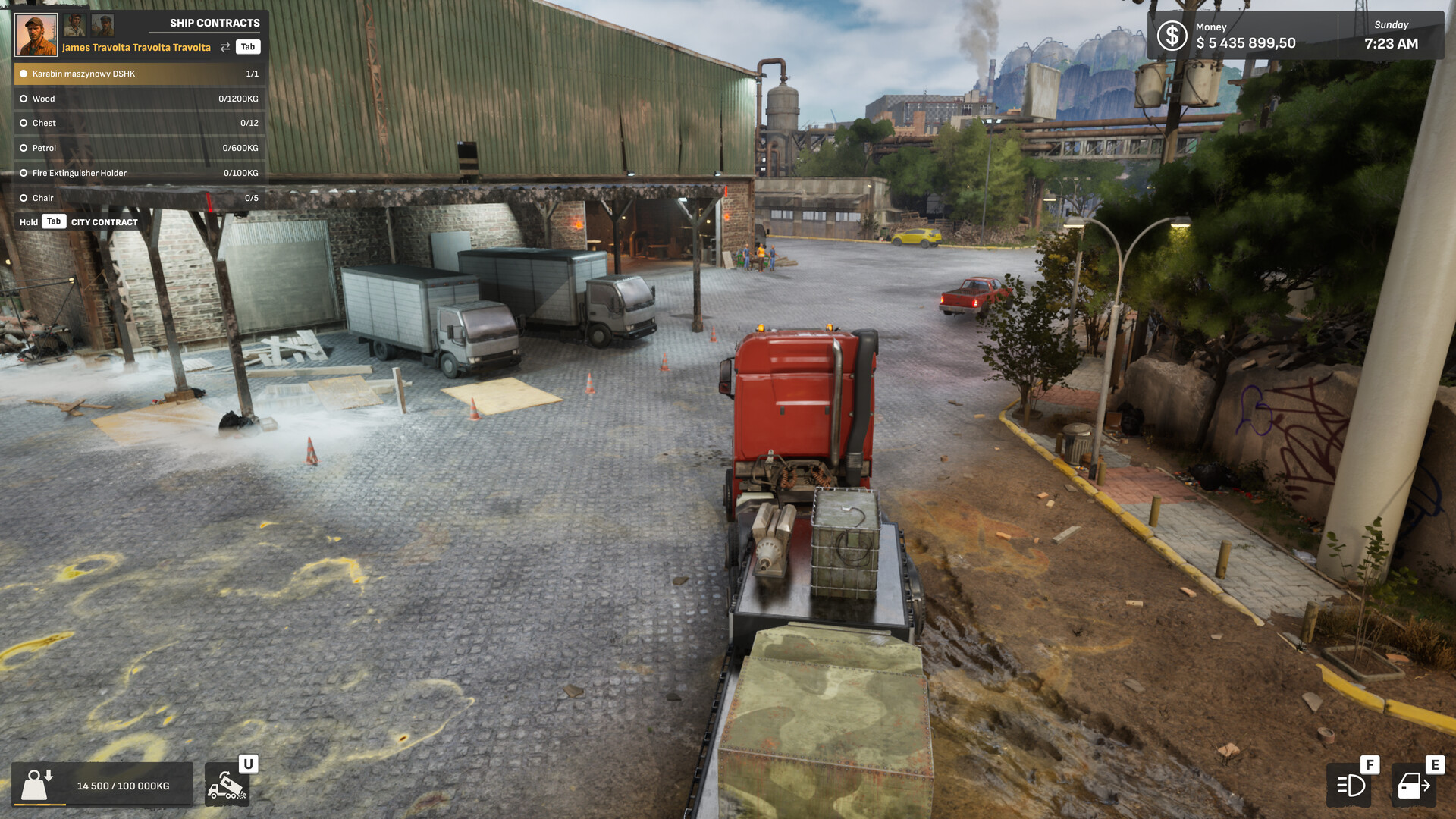Toggle the Chest contract tracking circle

click(x=24, y=122)
